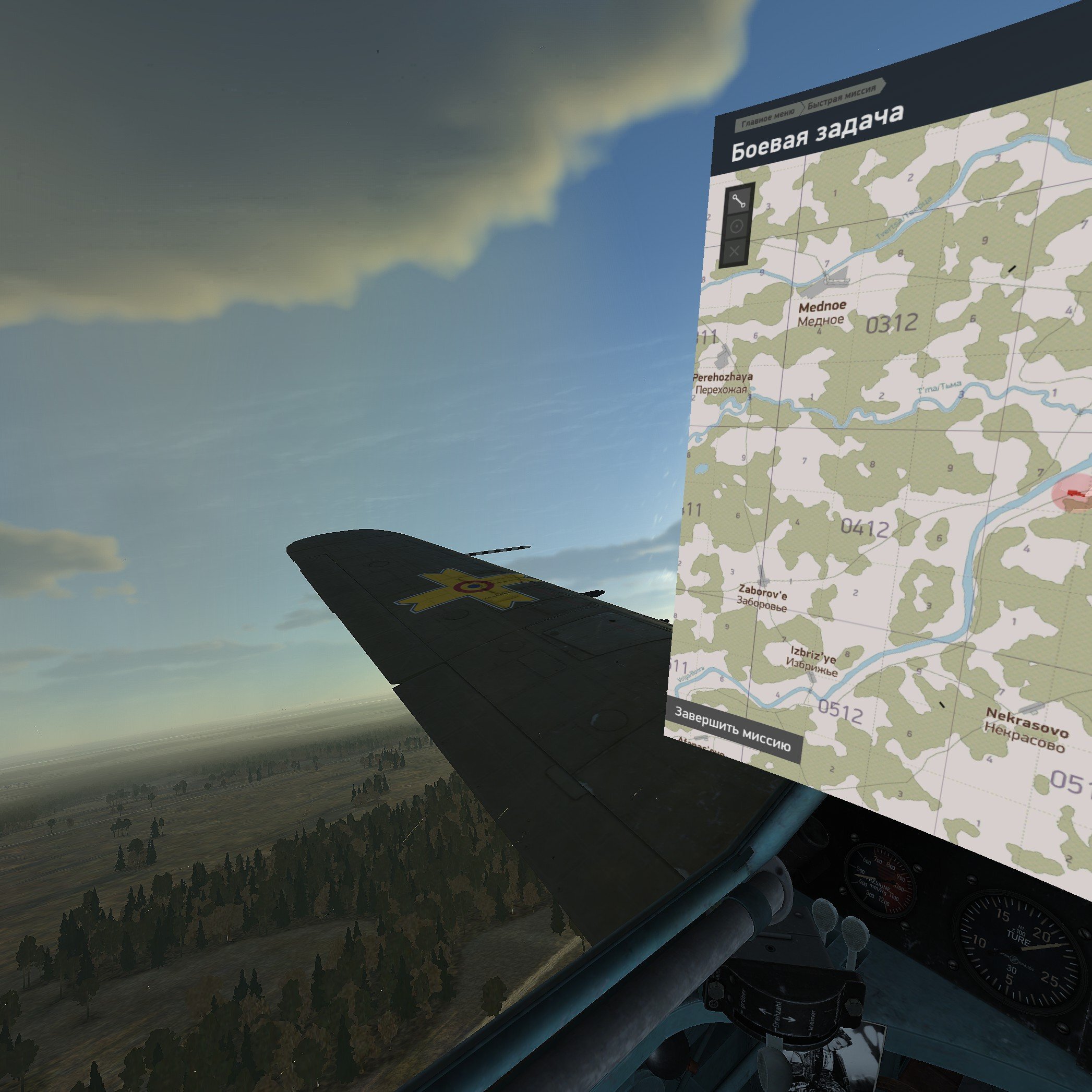Click the Главное меню breadcrumb
Viewport: 1092px width, 1092px height.
pos(767,116)
